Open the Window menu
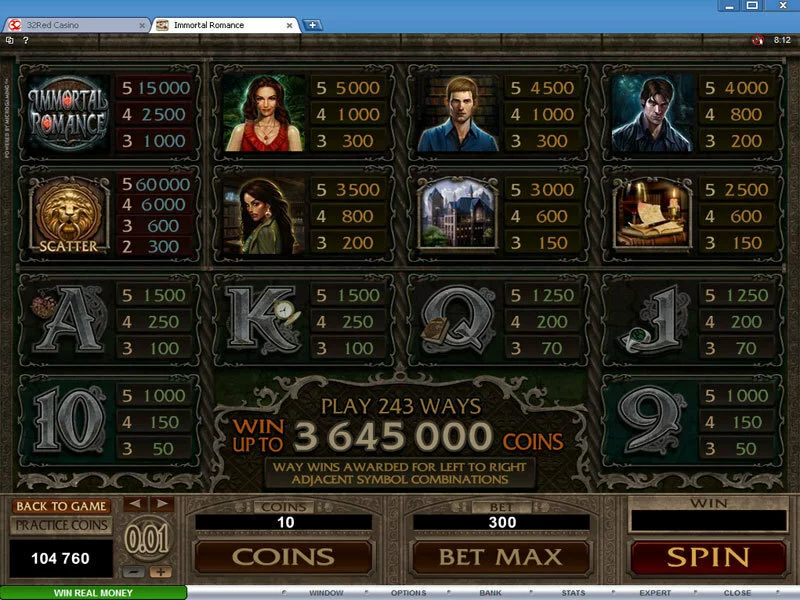This screenshot has height=600, width=800. click(x=326, y=593)
